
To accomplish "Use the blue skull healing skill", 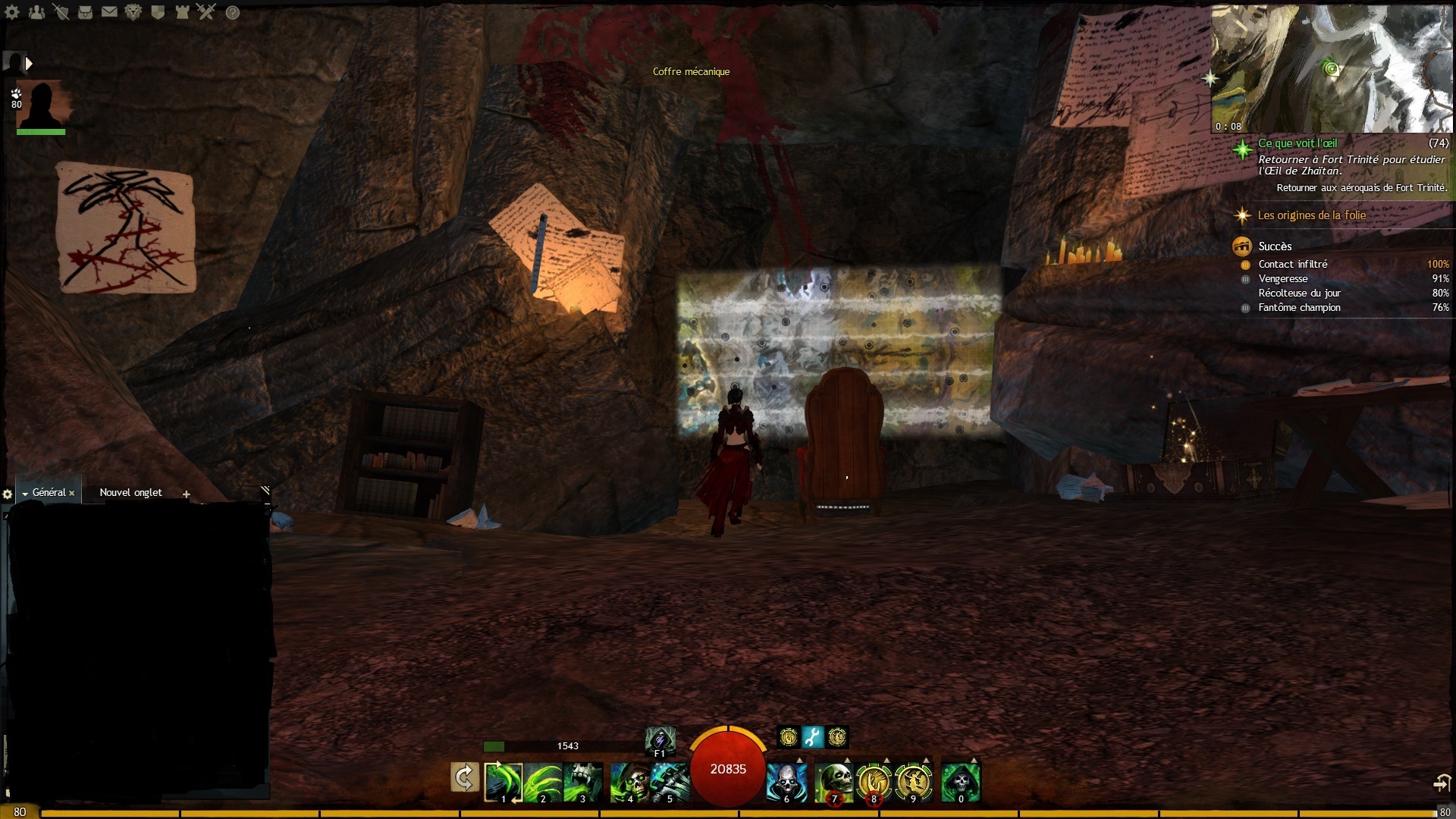I will click(x=786, y=782).
